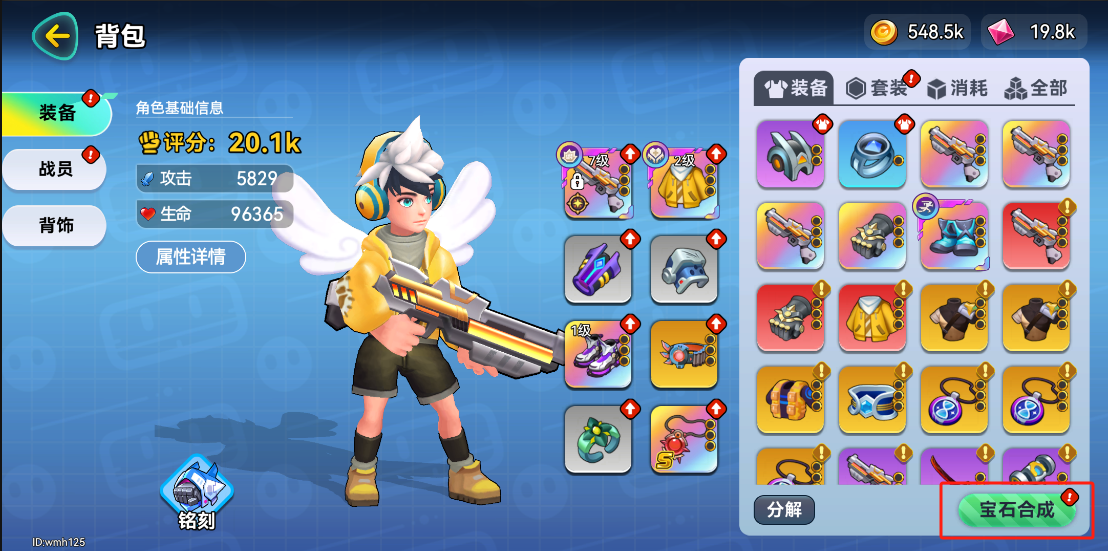Image resolution: width=1108 pixels, height=551 pixels.
Task: Select the teal boots inventory item
Action: (x=954, y=236)
